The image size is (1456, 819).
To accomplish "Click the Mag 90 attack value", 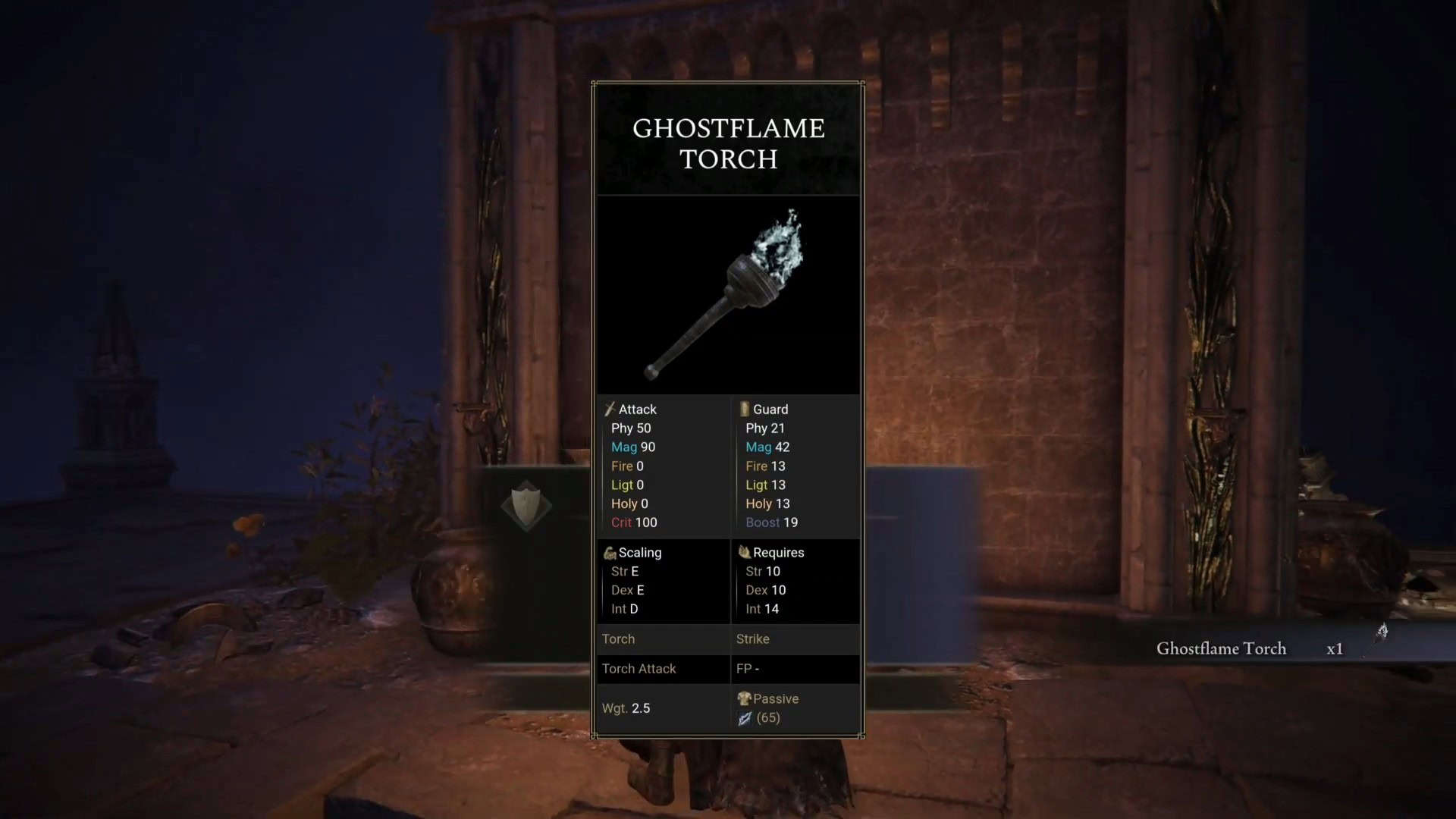I will (x=633, y=447).
